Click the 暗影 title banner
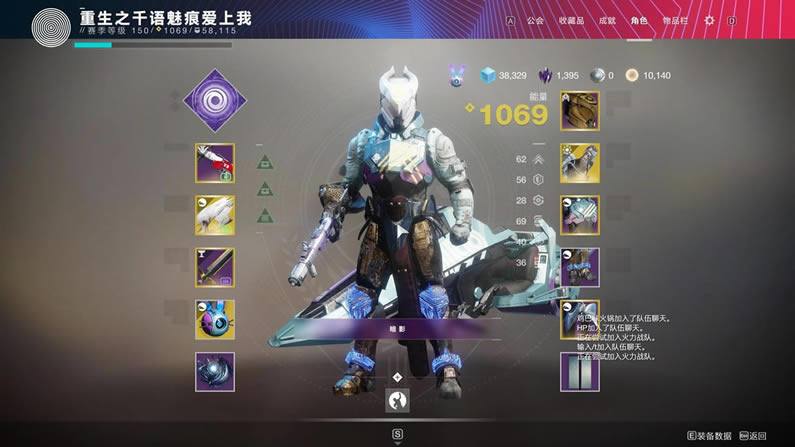This screenshot has height=447, width=795. (x=398, y=328)
